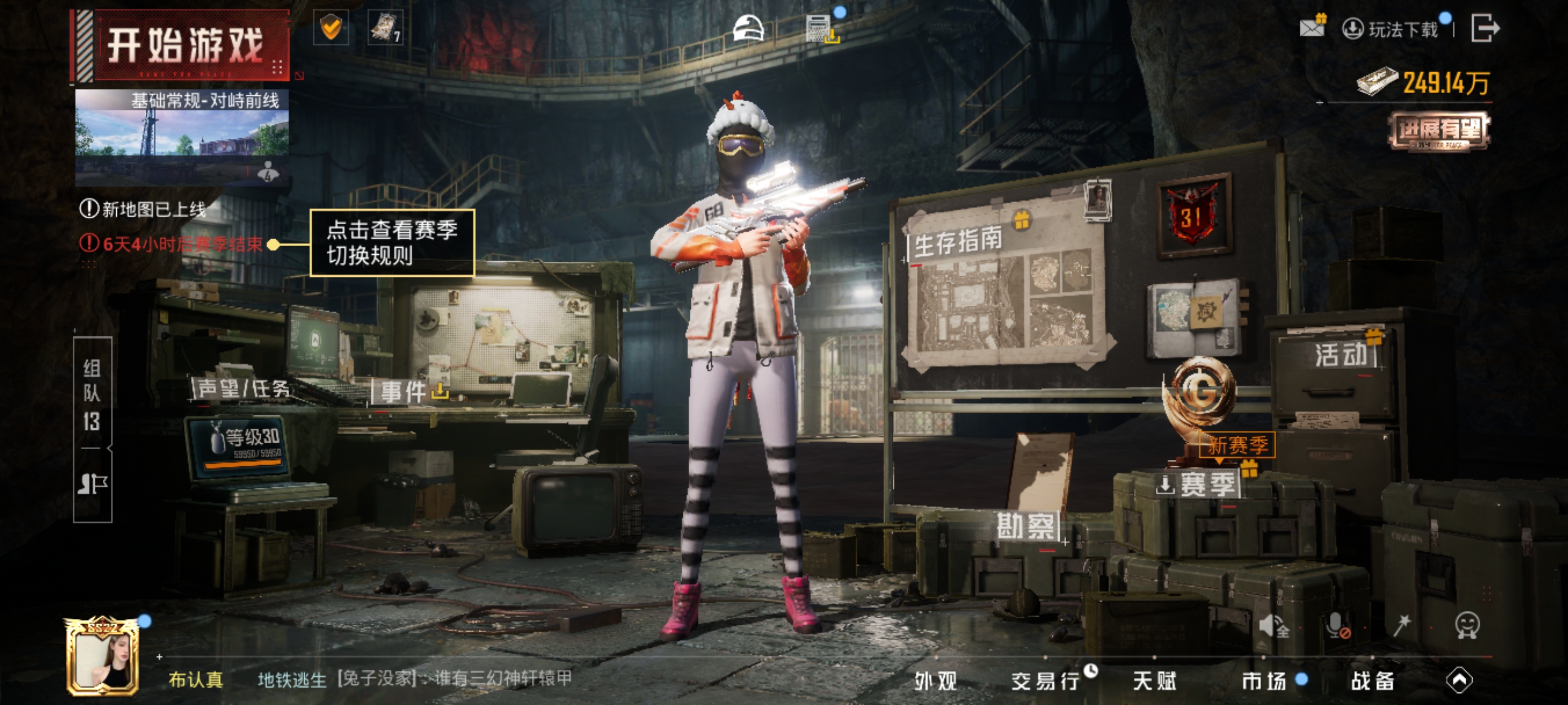Open 玩法下载 mode downloads
The width and height of the screenshot is (1568, 705).
click(x=1392, y=29)
